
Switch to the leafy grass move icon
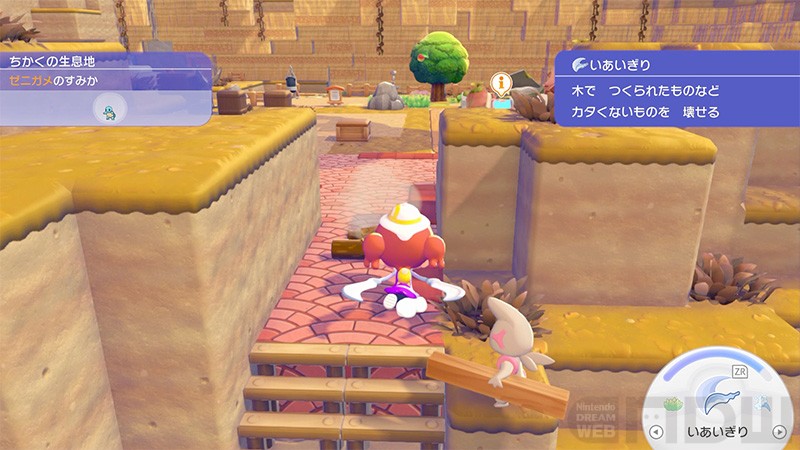tap(673, 403)
